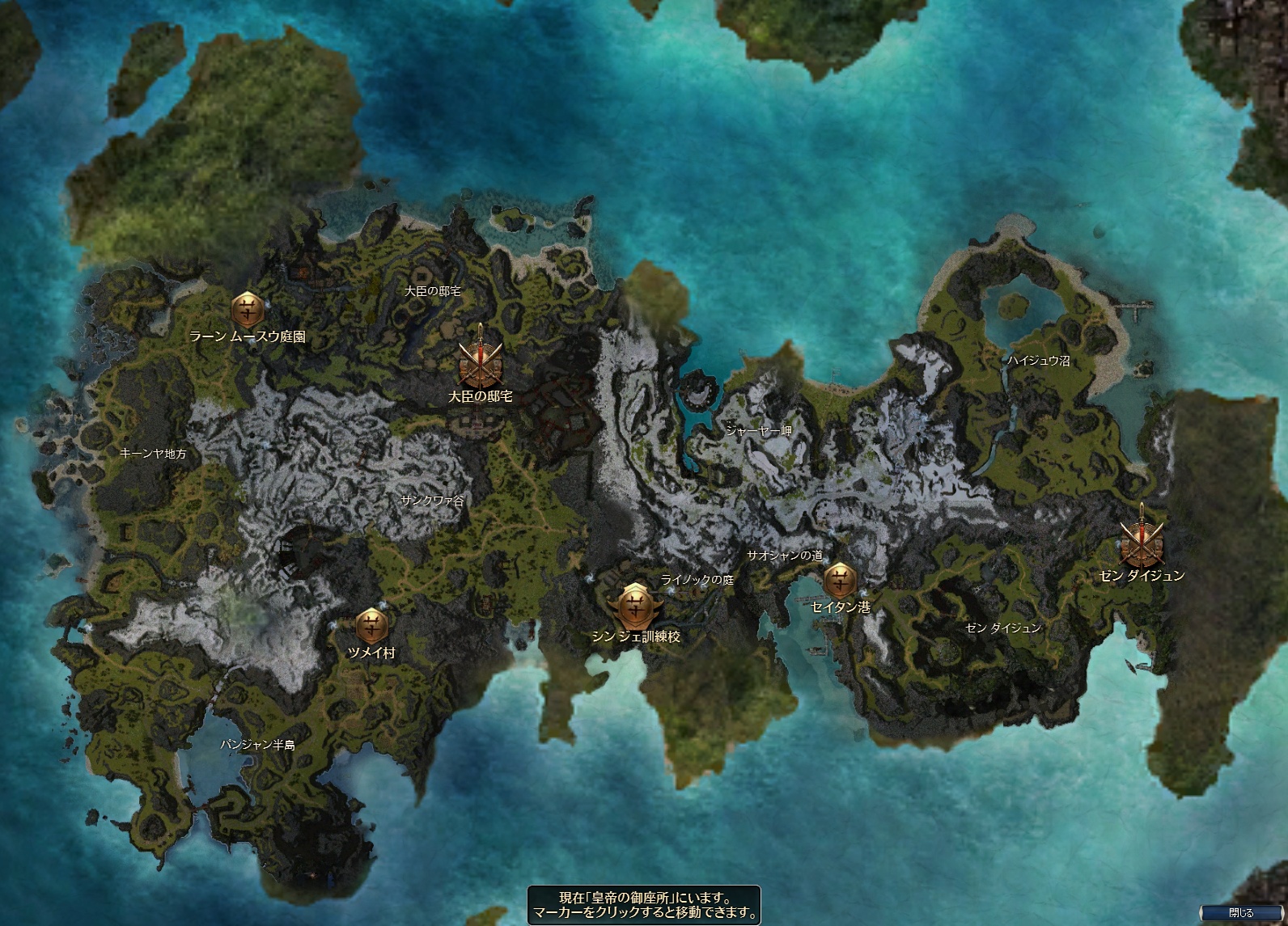Travel to the セイタン港 outpost marker
Viewport: 1288px width, 926px height.
(839, 579)
